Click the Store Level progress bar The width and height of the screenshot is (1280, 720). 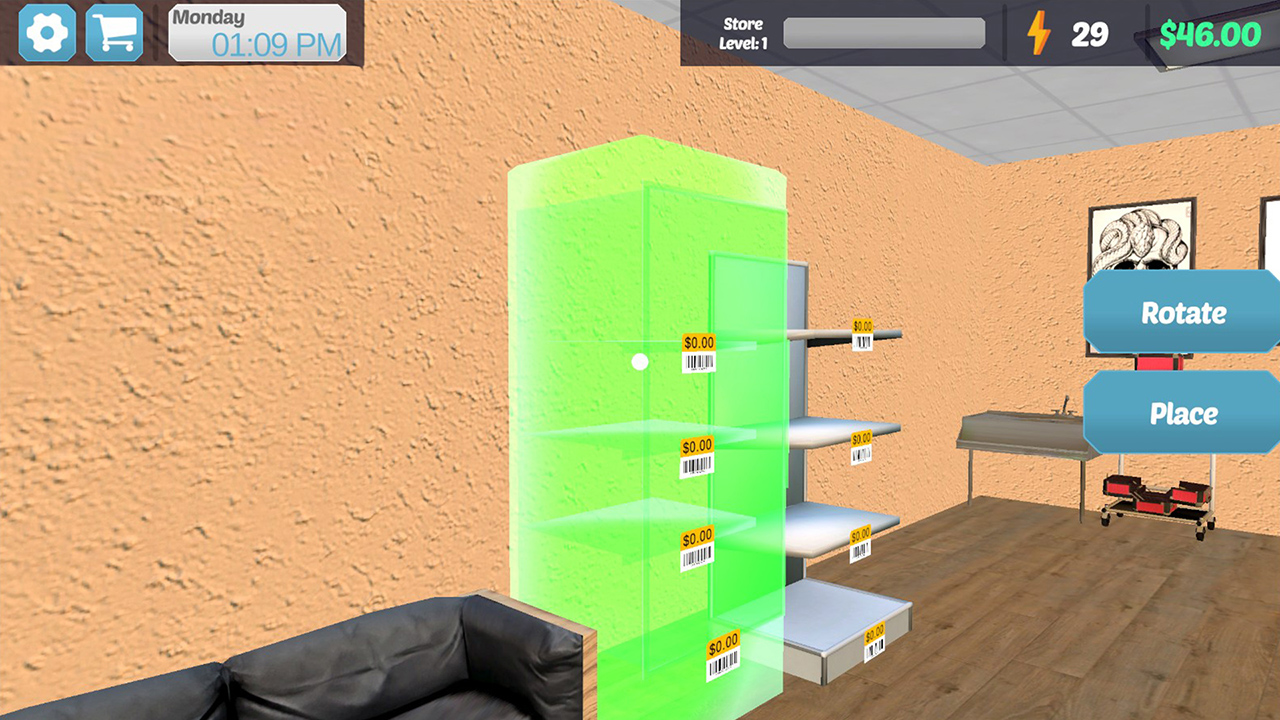click(884, 33)
